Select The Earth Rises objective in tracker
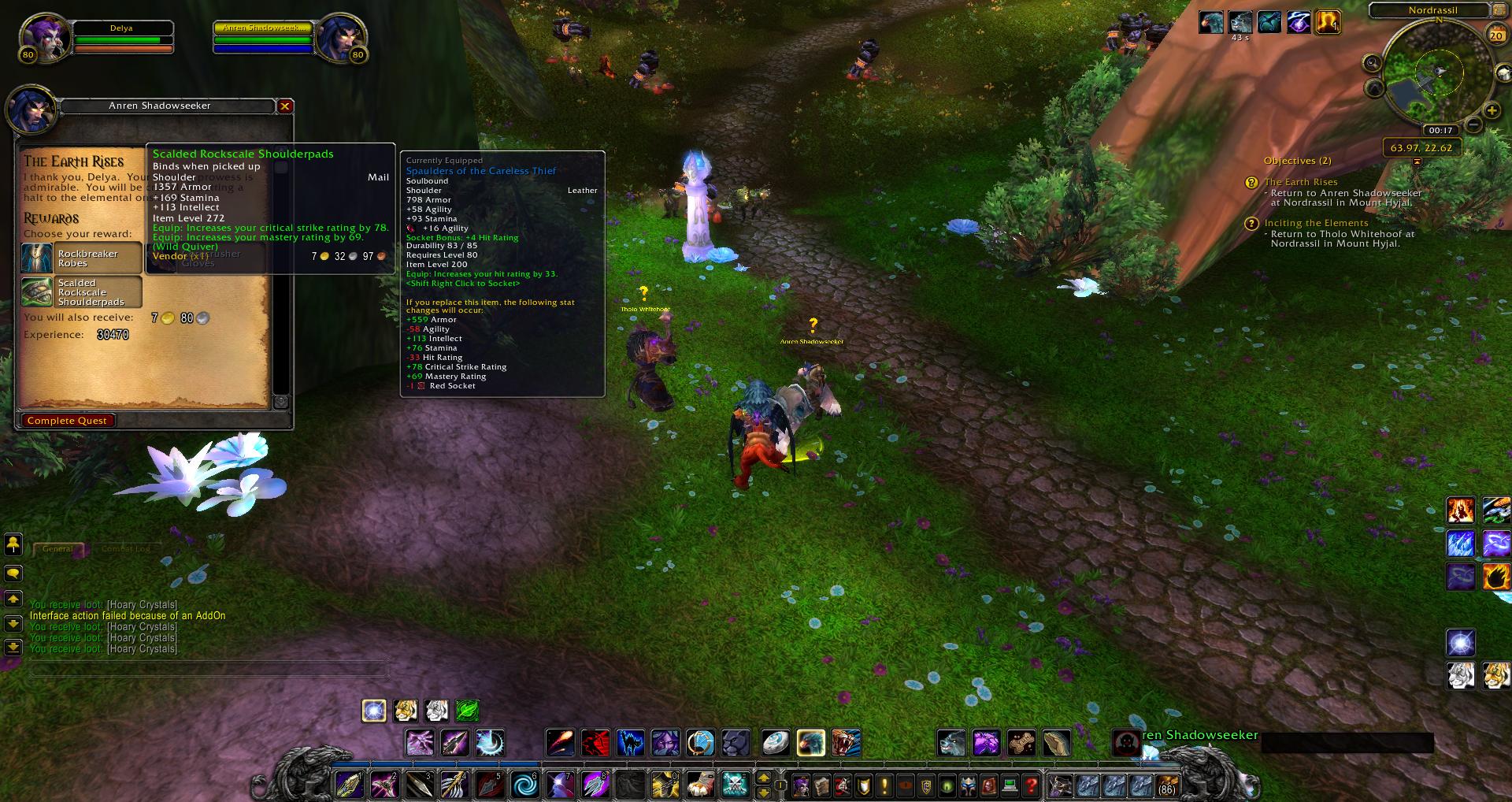This screenshot has width=1512, height=802. click(1301, 182)
